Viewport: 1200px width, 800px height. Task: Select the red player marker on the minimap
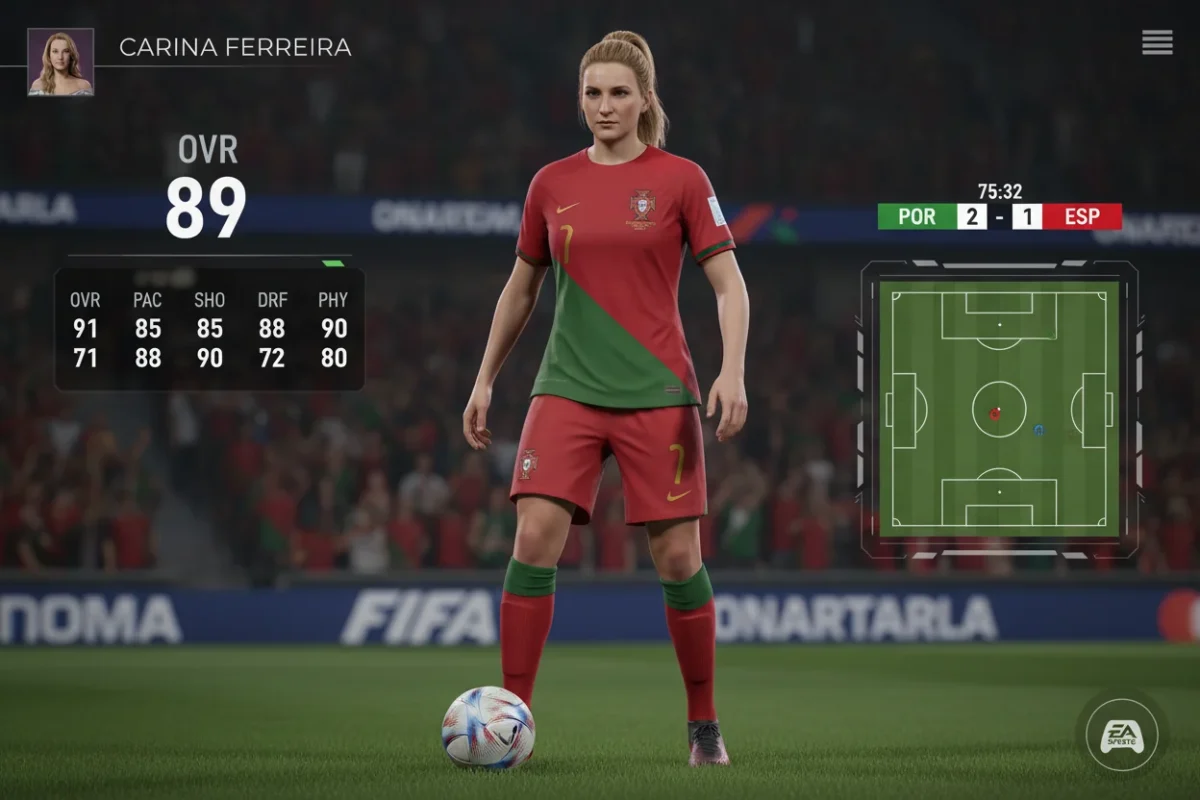point(994,412)
